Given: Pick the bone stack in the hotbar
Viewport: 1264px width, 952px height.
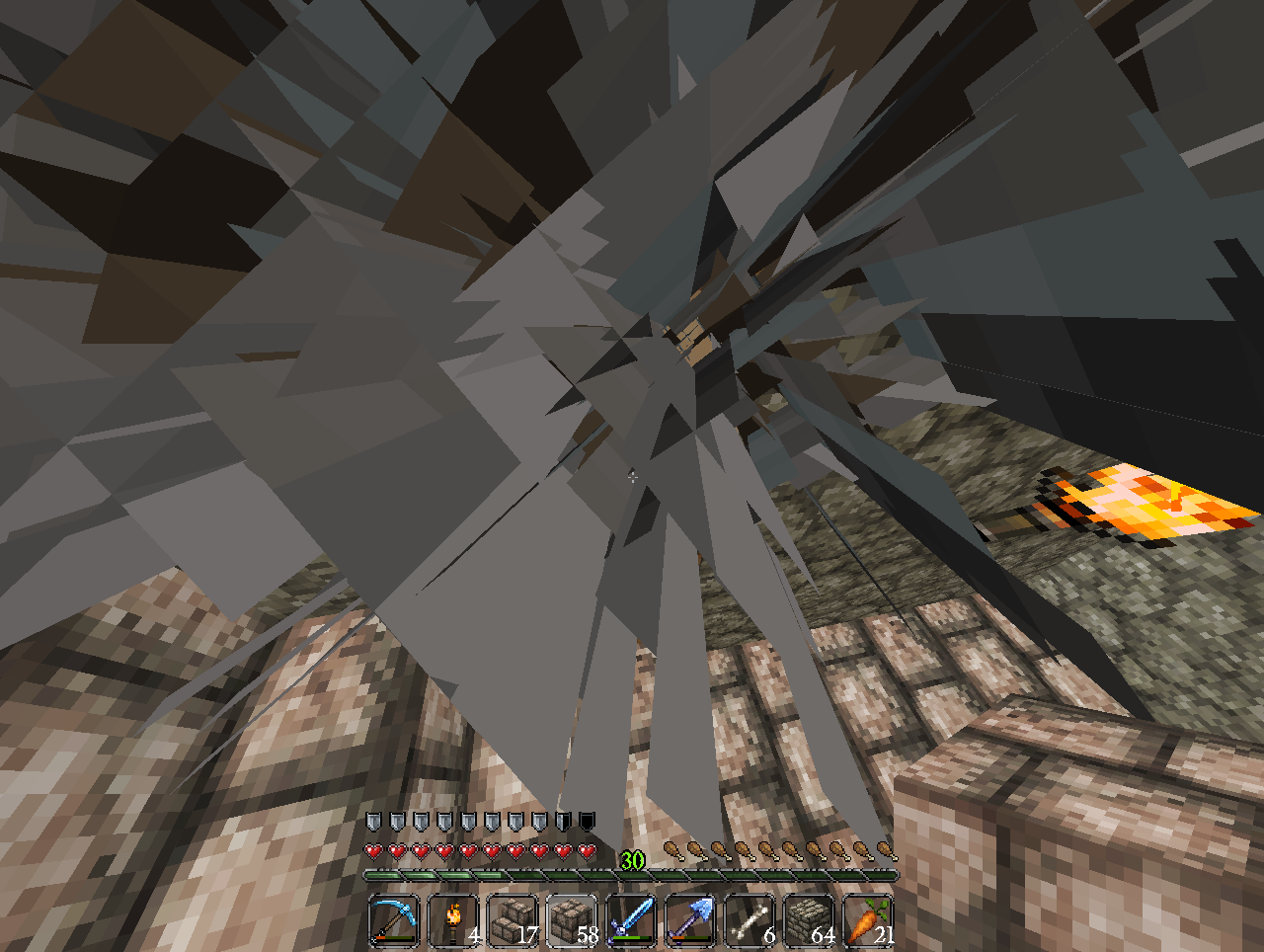Looking at the screenshot, I should [750, 920].
